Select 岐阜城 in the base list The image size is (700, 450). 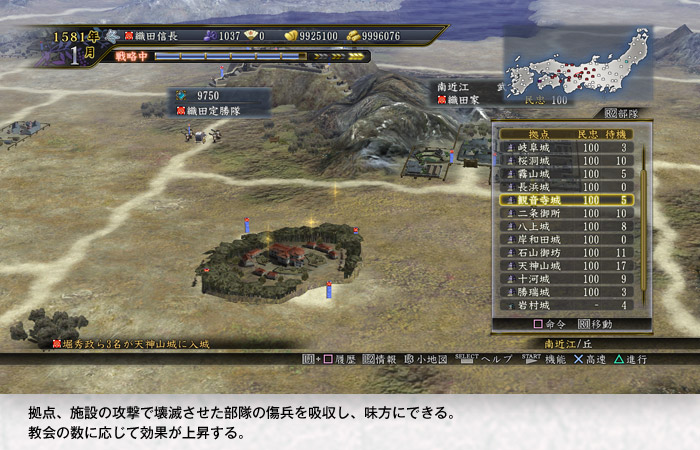click(x=566, y=147)
